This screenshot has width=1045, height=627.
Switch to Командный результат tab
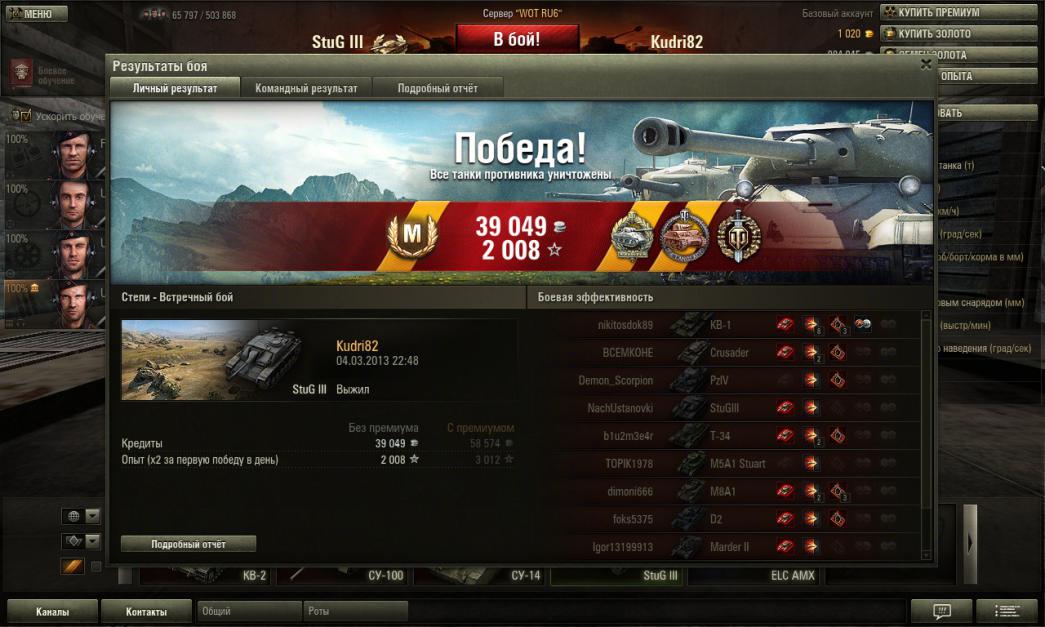click(x=306, y=88)
